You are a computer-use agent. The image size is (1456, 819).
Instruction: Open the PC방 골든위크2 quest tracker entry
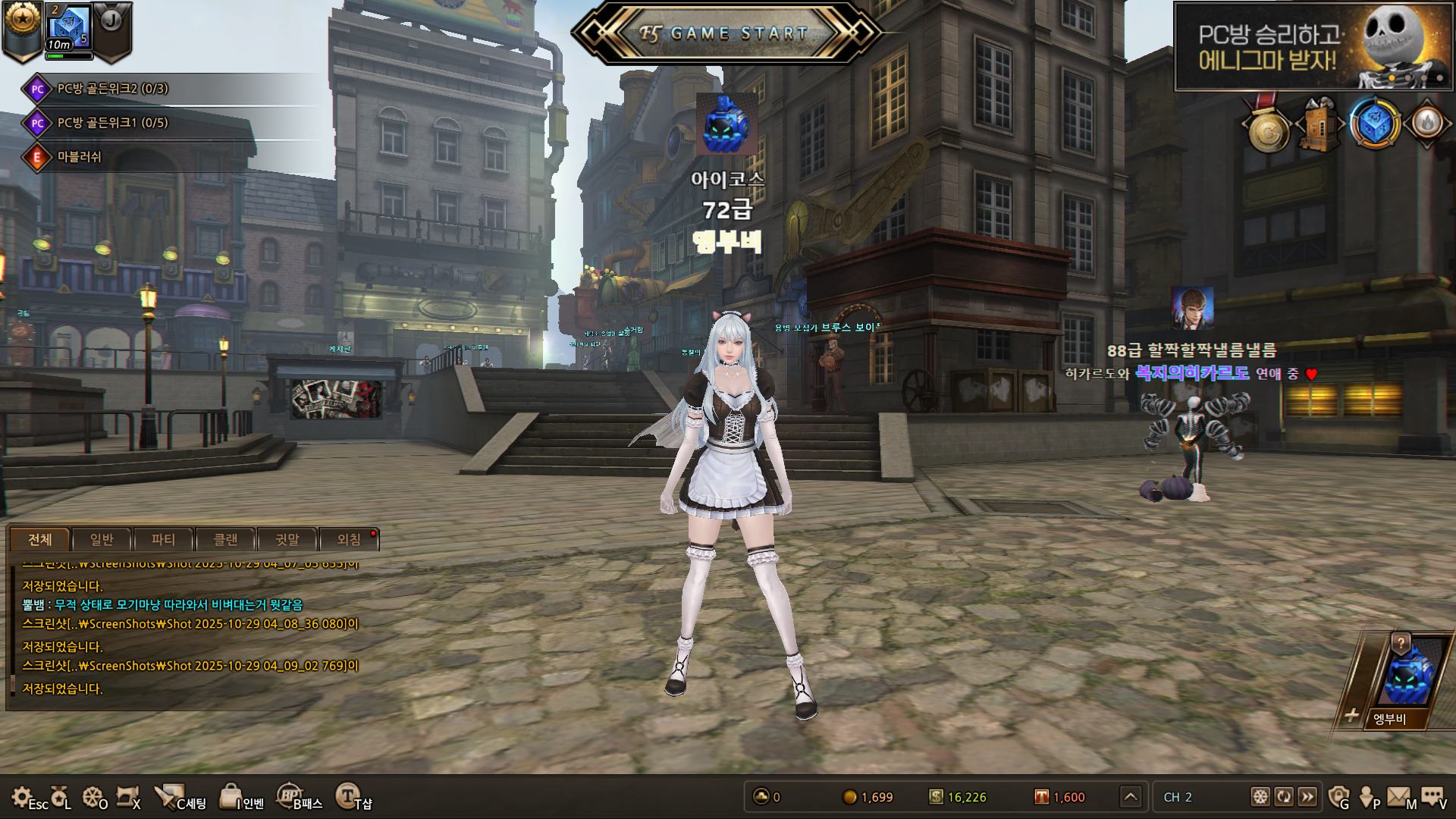click(x=112, y=89)
